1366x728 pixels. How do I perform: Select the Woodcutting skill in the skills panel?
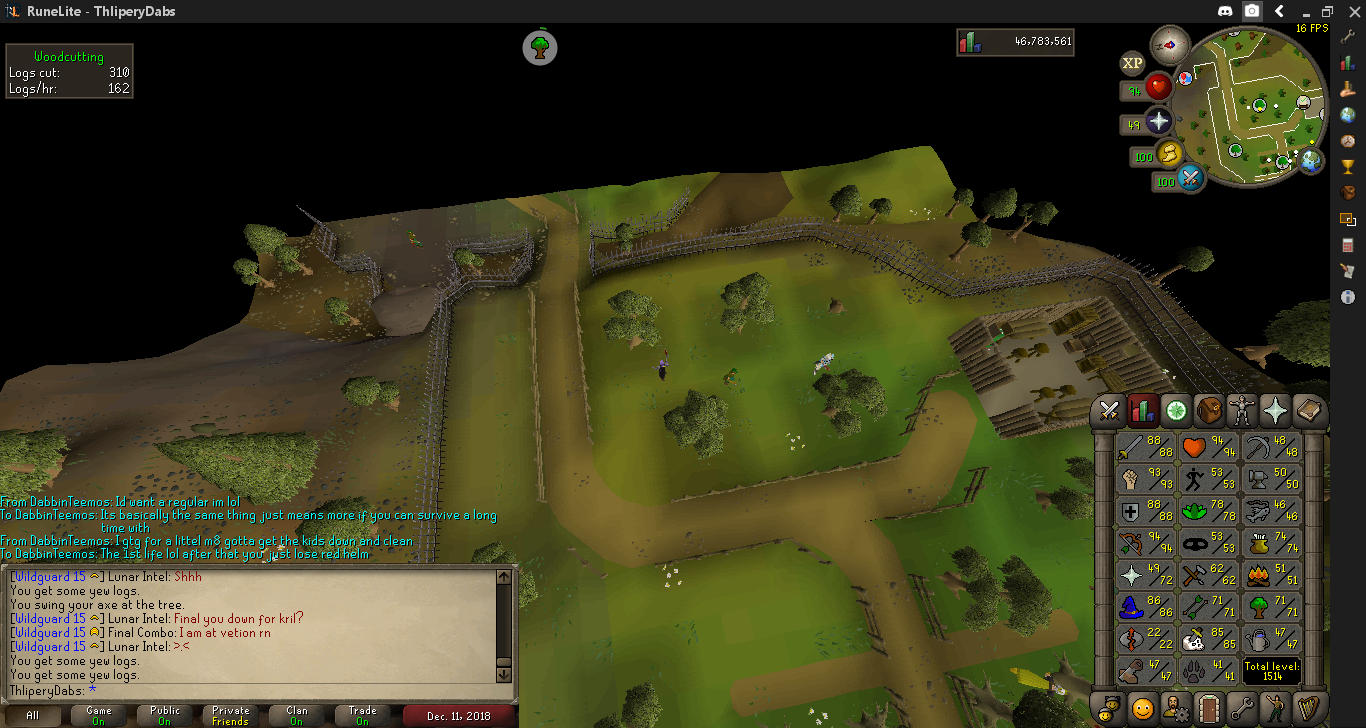coord(1271,606)
